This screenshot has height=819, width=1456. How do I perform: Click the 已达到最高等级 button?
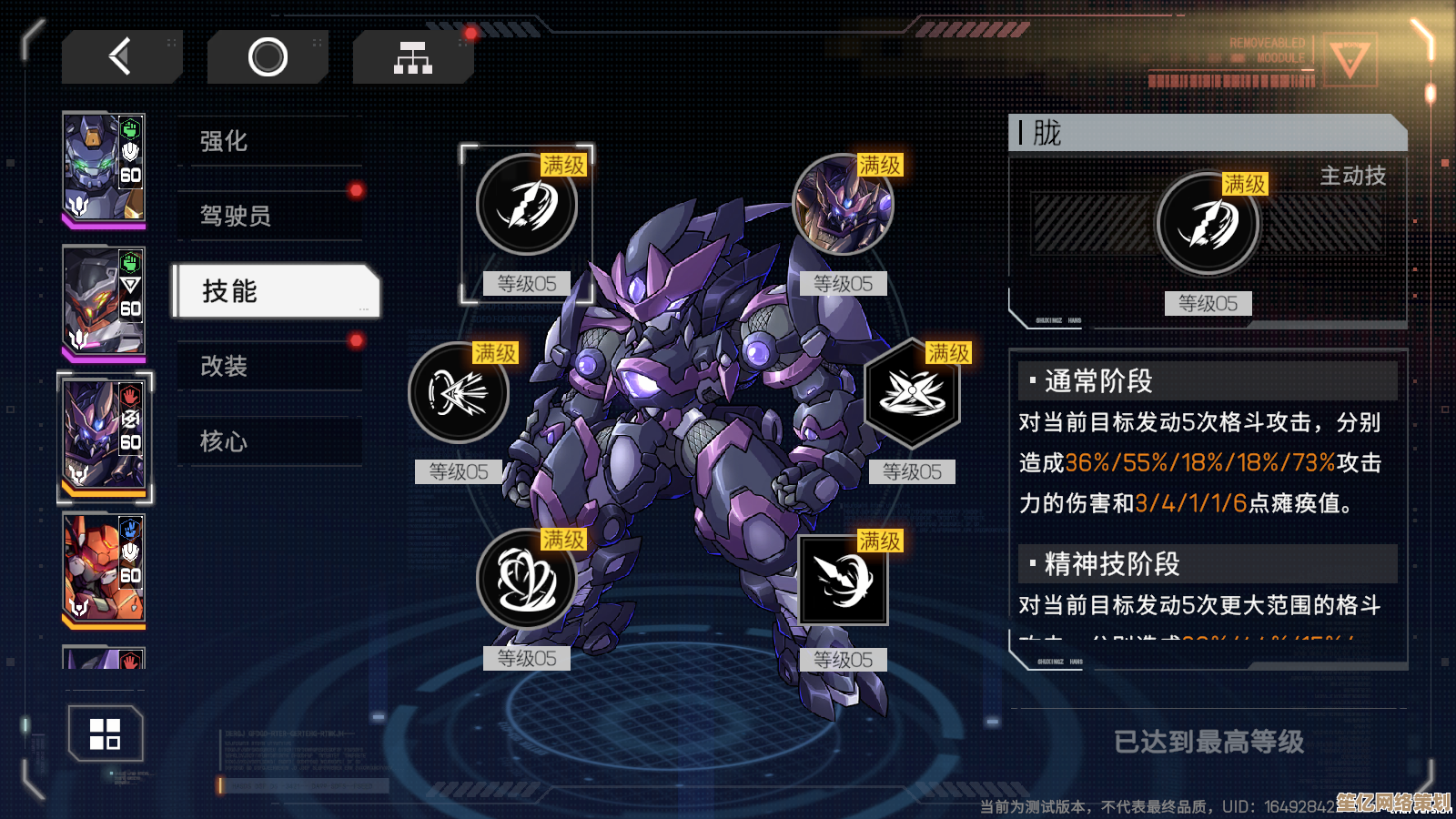1208,742
